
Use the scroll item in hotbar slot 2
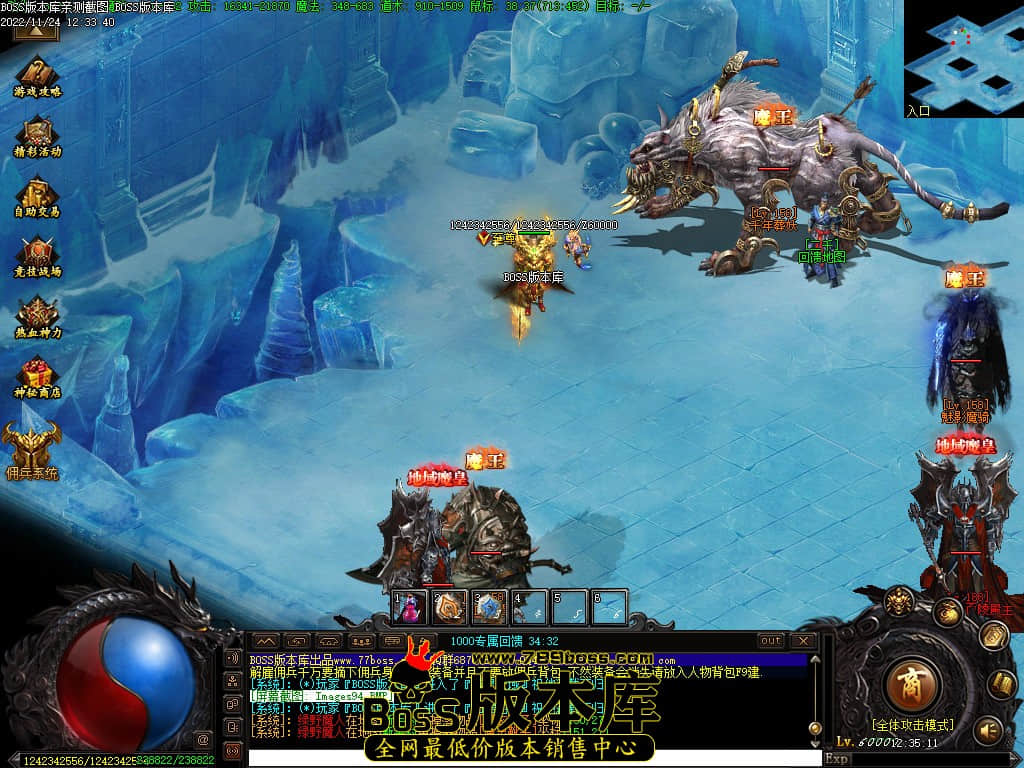[448, 607]
